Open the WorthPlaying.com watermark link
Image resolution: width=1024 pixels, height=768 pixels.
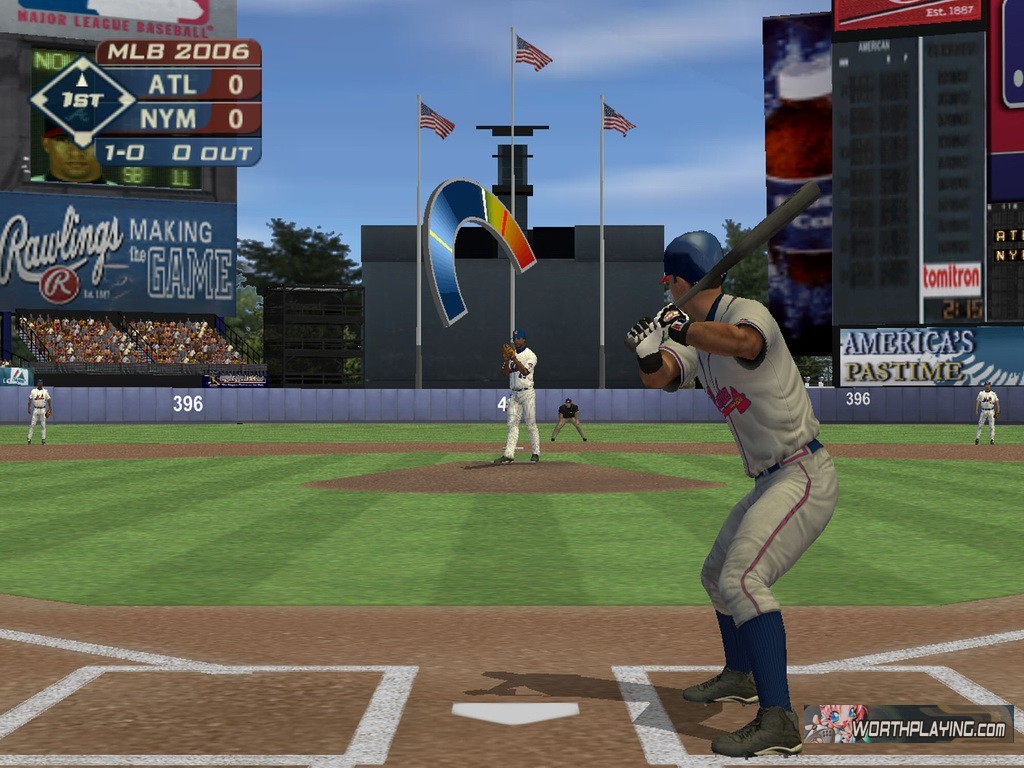tap(908, 724)
